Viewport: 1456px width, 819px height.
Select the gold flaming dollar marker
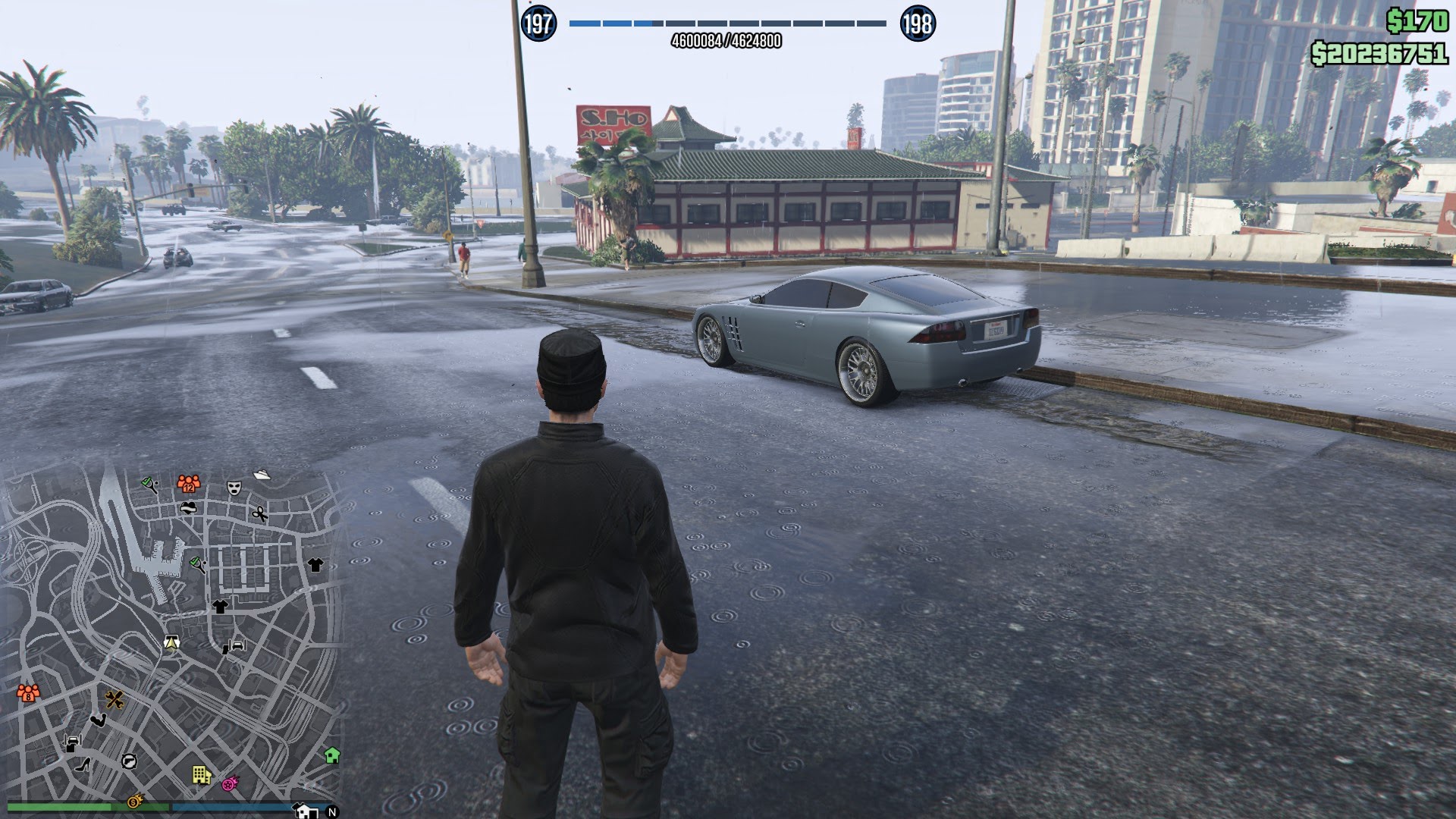click(135, 801)
